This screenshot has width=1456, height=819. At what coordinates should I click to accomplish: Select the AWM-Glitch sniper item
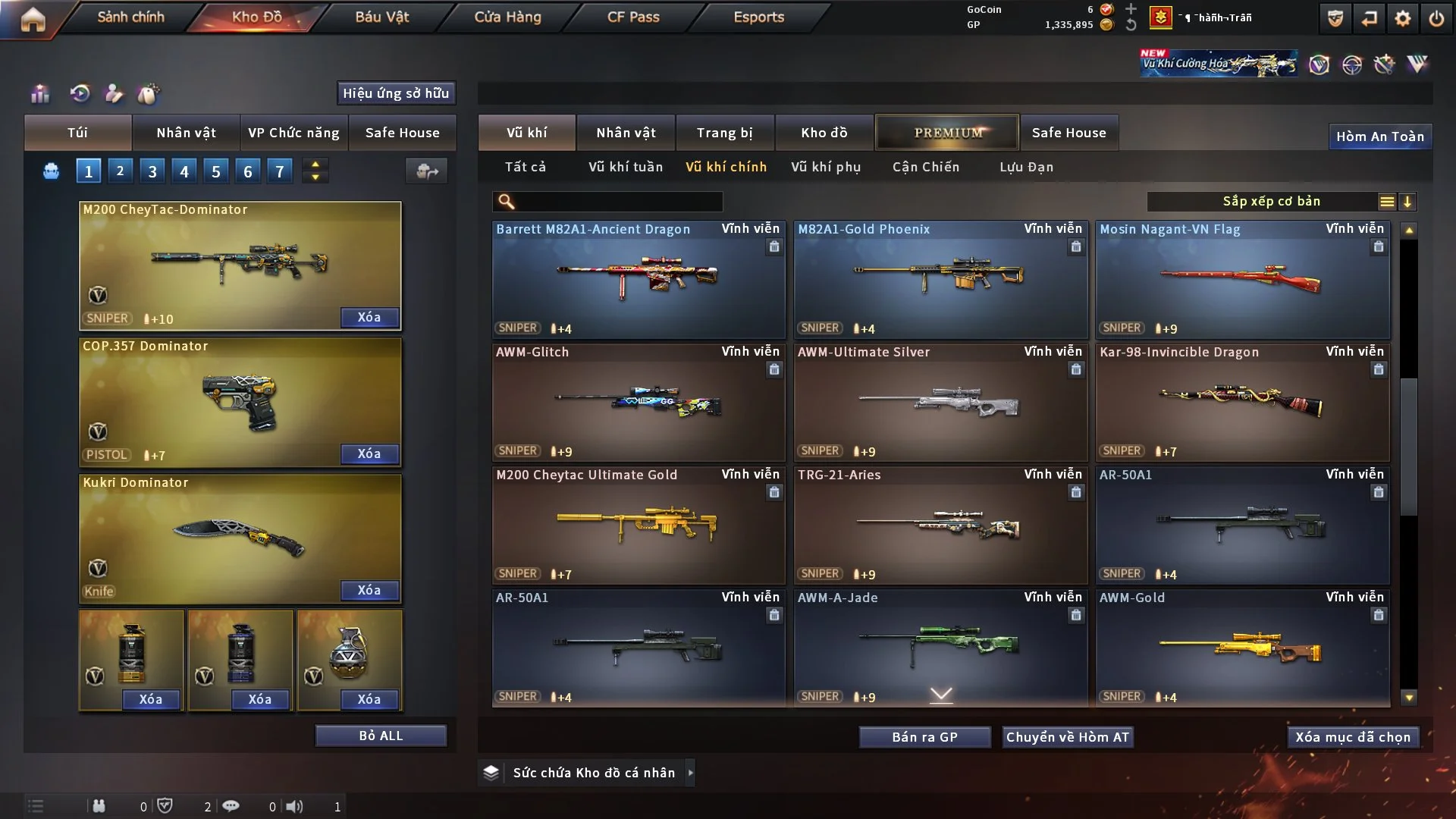(638, 402)
